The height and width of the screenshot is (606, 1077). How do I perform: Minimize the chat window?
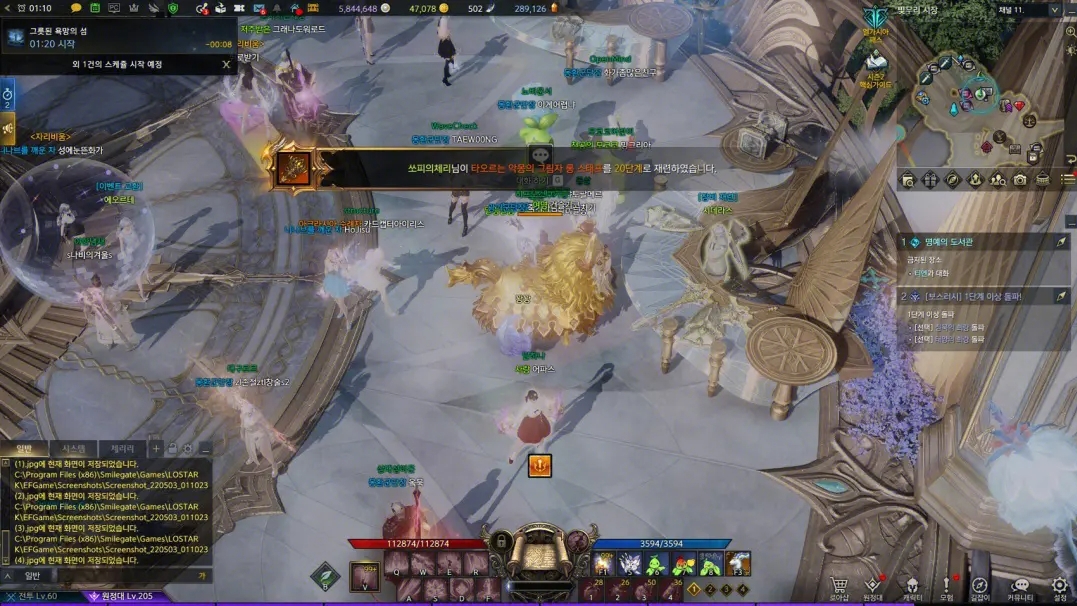click(x=204, y=449)
